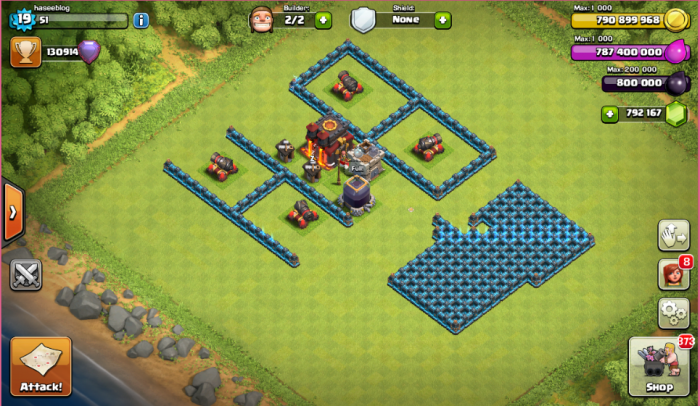Open the Shop
The image size is (700, 406).
[x=659, y=365]
